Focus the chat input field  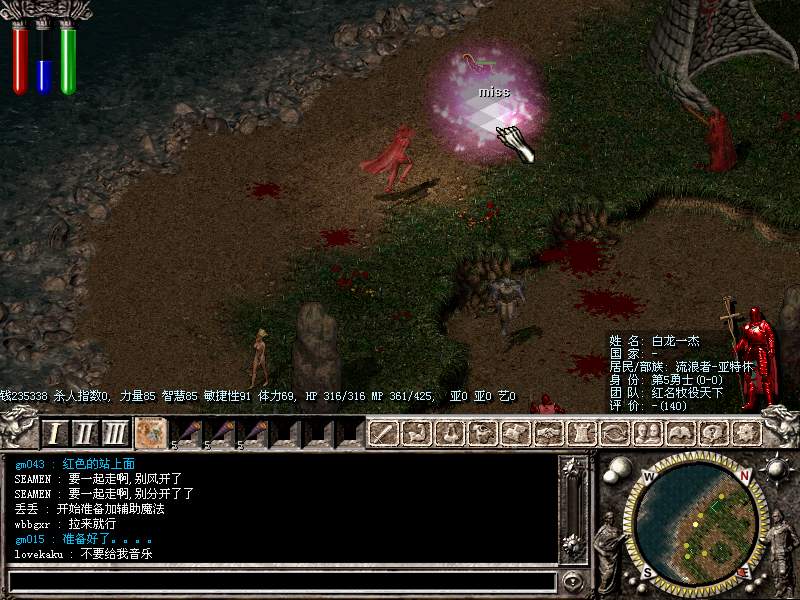click(x=280, y=581)
